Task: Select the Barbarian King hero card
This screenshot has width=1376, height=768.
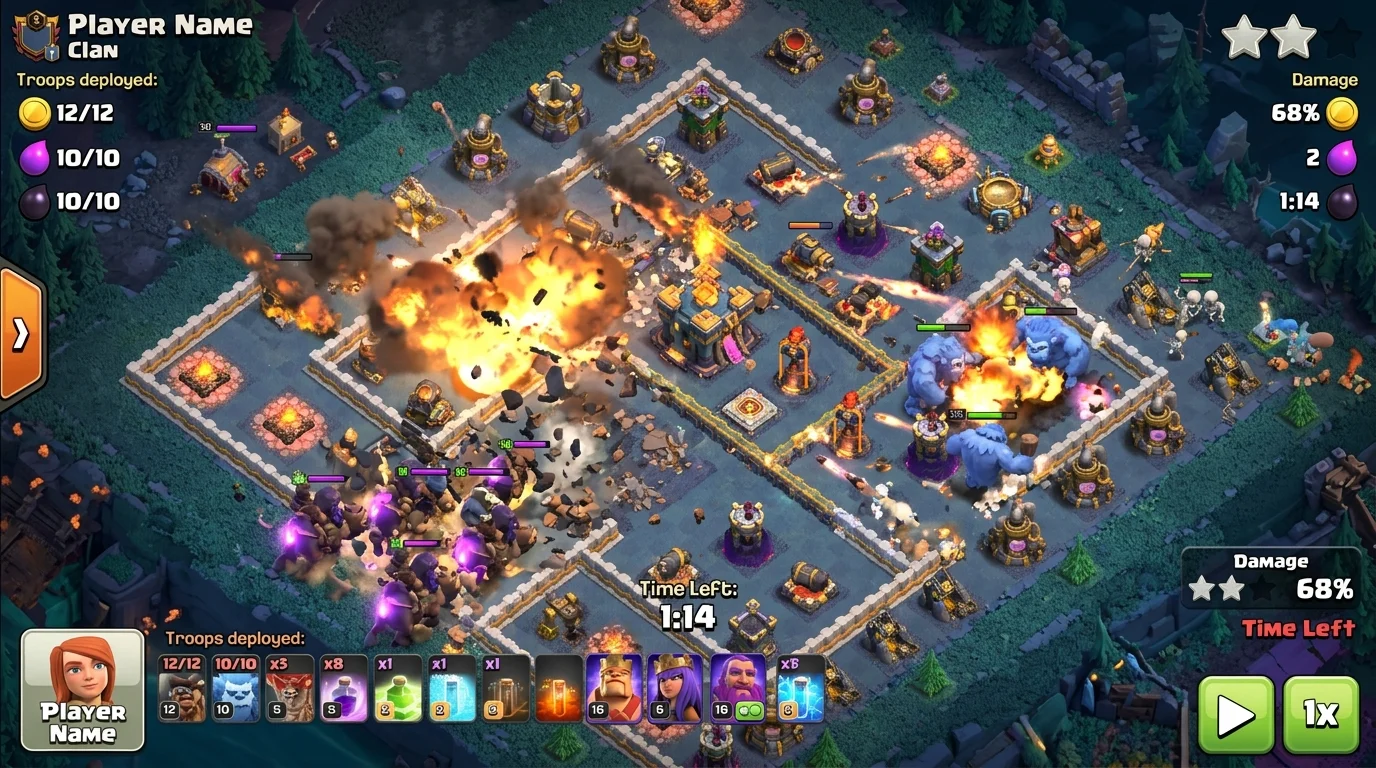Action: [x=613, y=688]
